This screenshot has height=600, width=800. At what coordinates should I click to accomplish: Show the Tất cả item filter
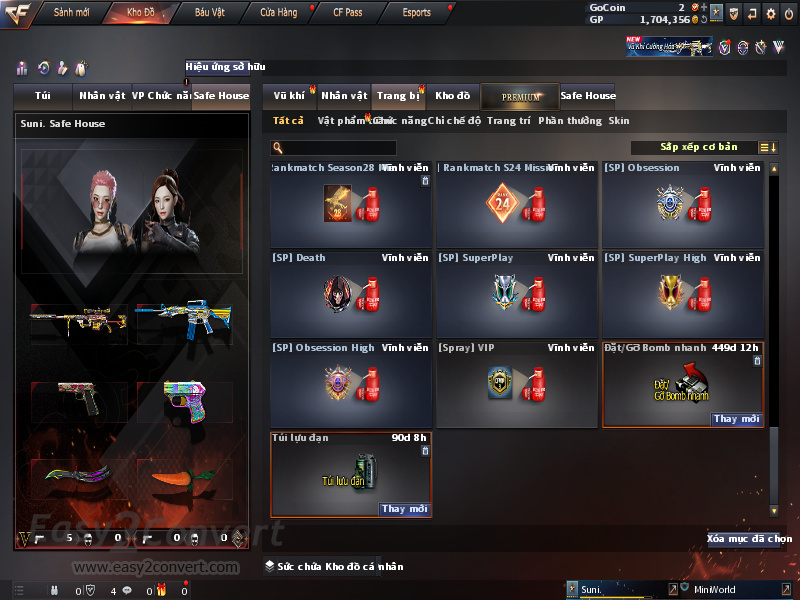coord(288,120)
